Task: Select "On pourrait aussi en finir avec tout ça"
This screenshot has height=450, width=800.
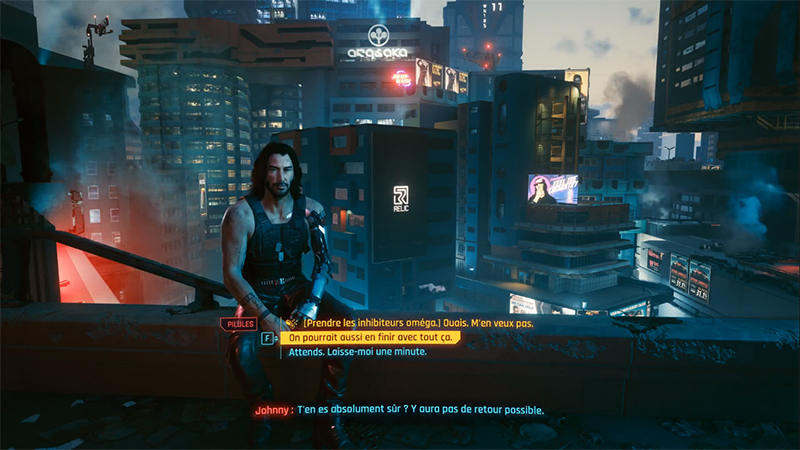Action: click(x=370, y=338)
